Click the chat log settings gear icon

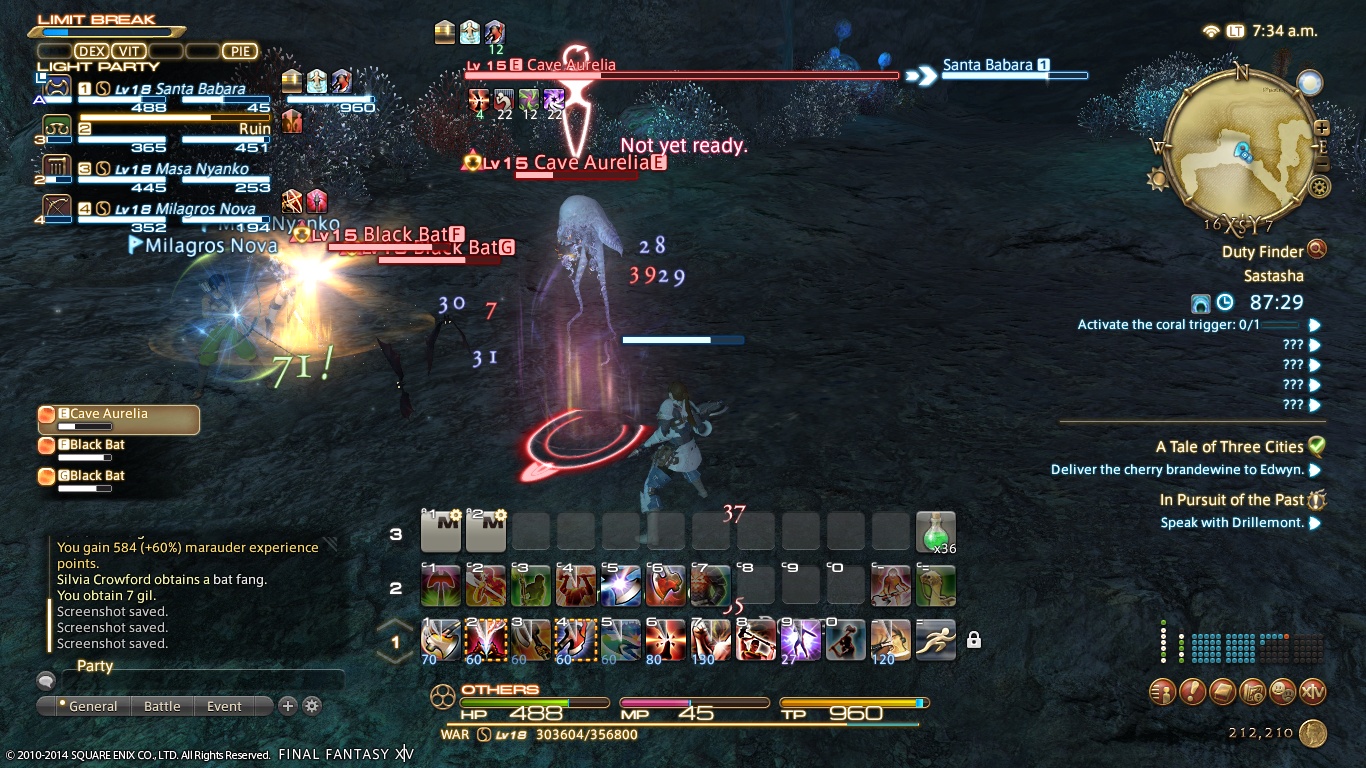pos(311,706)
